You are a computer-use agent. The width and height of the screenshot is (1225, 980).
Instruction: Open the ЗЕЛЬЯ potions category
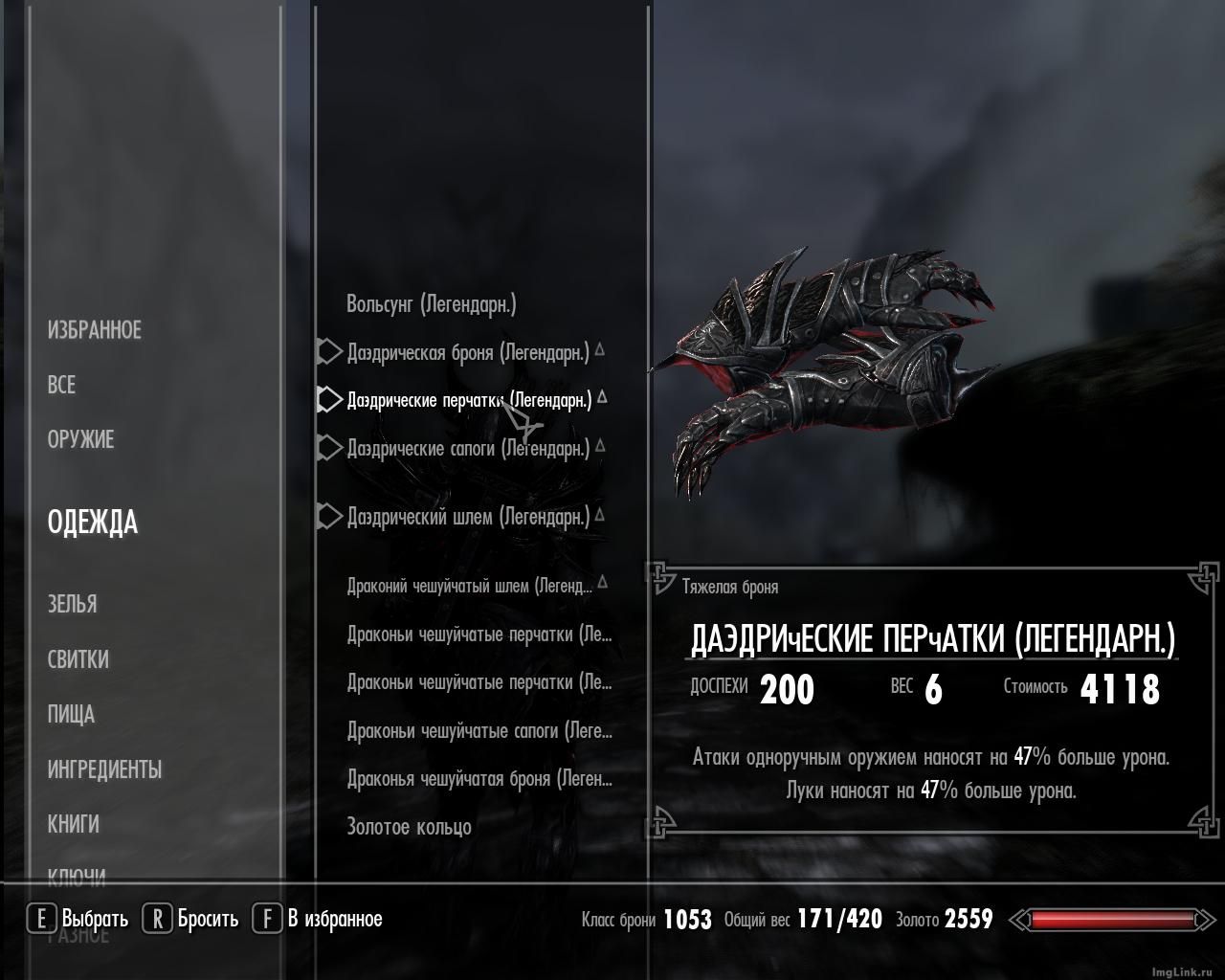73,604
